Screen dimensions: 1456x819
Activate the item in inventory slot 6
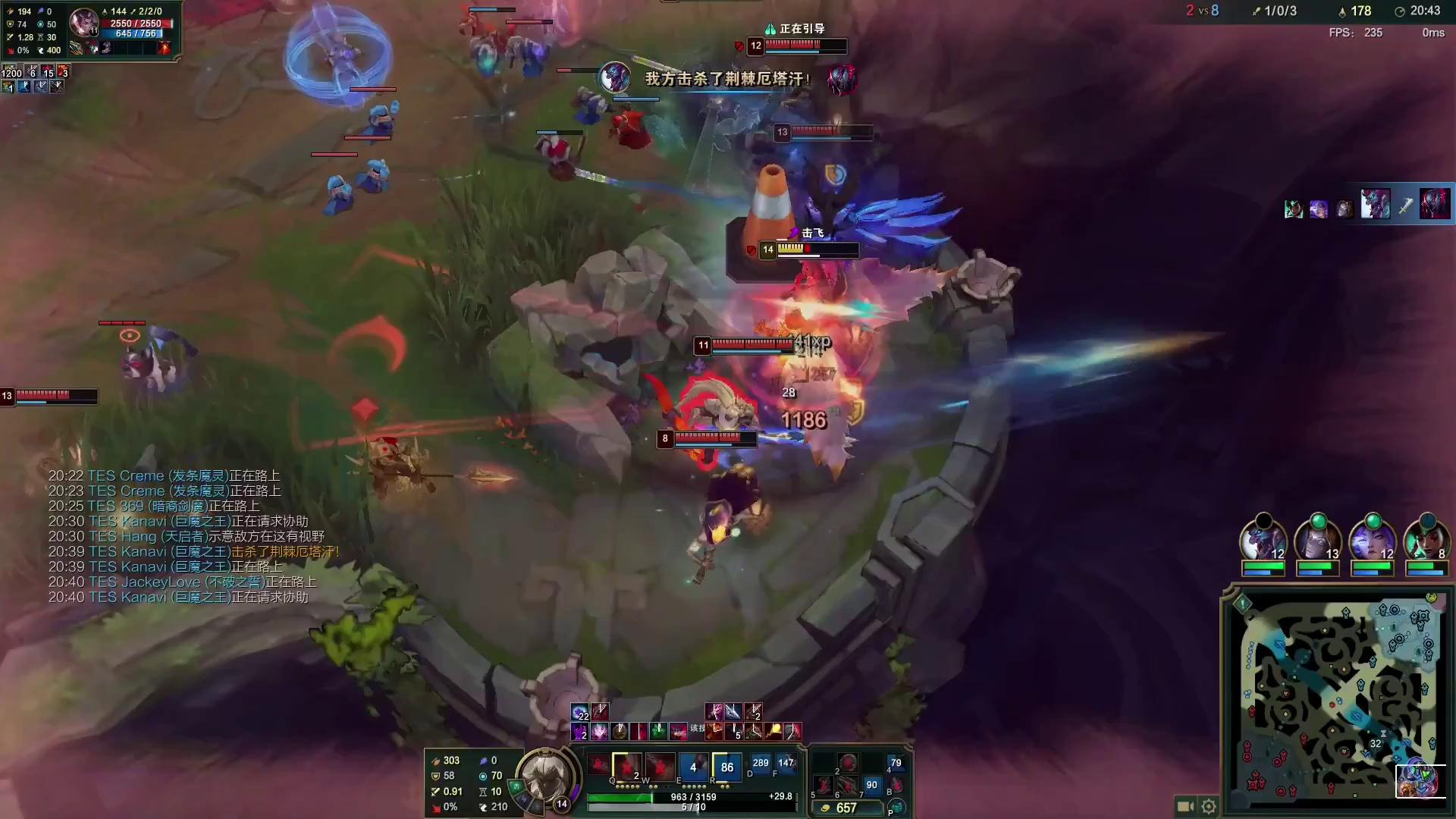(x=848, y=785)
